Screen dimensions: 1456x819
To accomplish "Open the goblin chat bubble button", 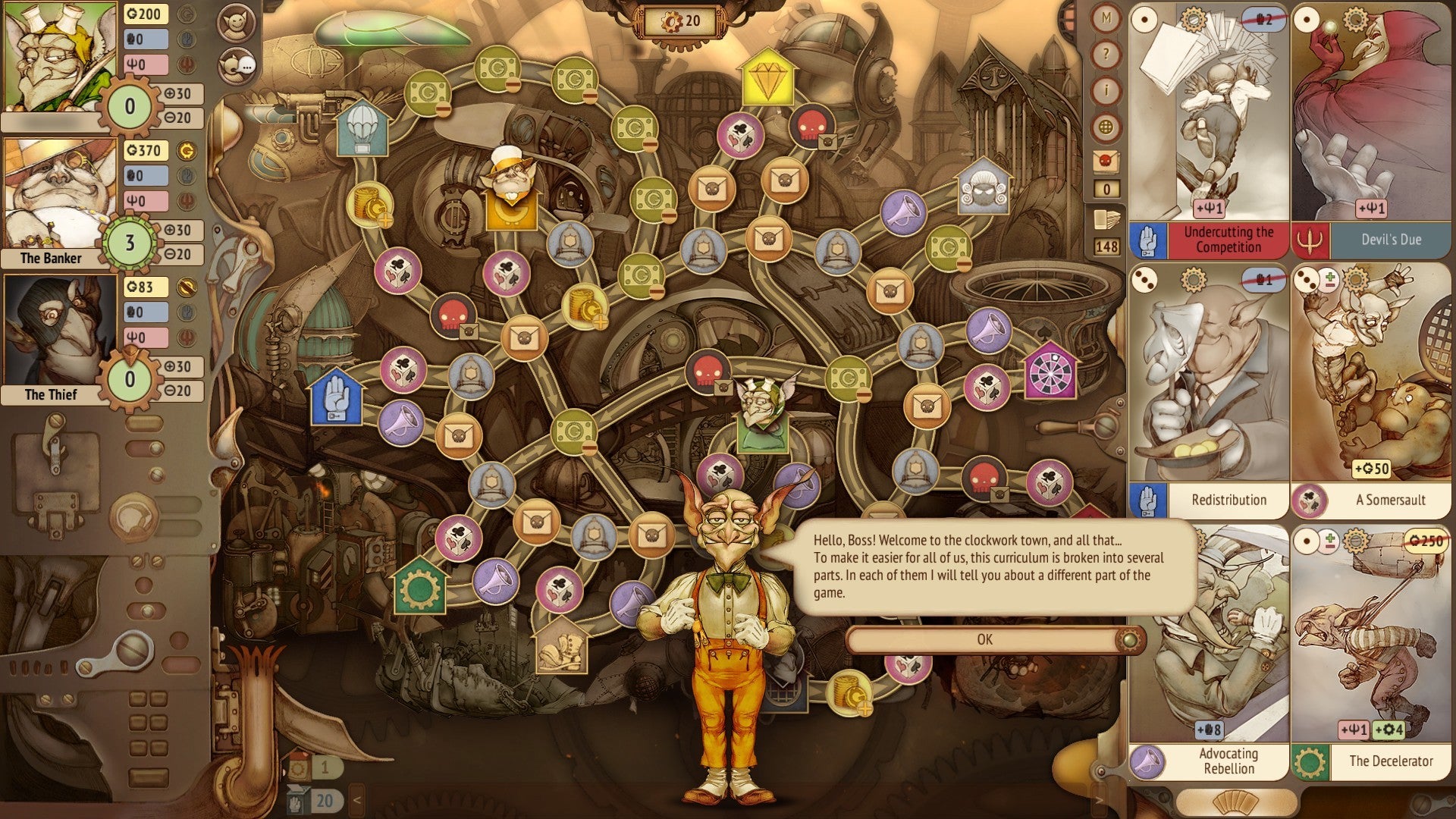I will coord(237,65).
